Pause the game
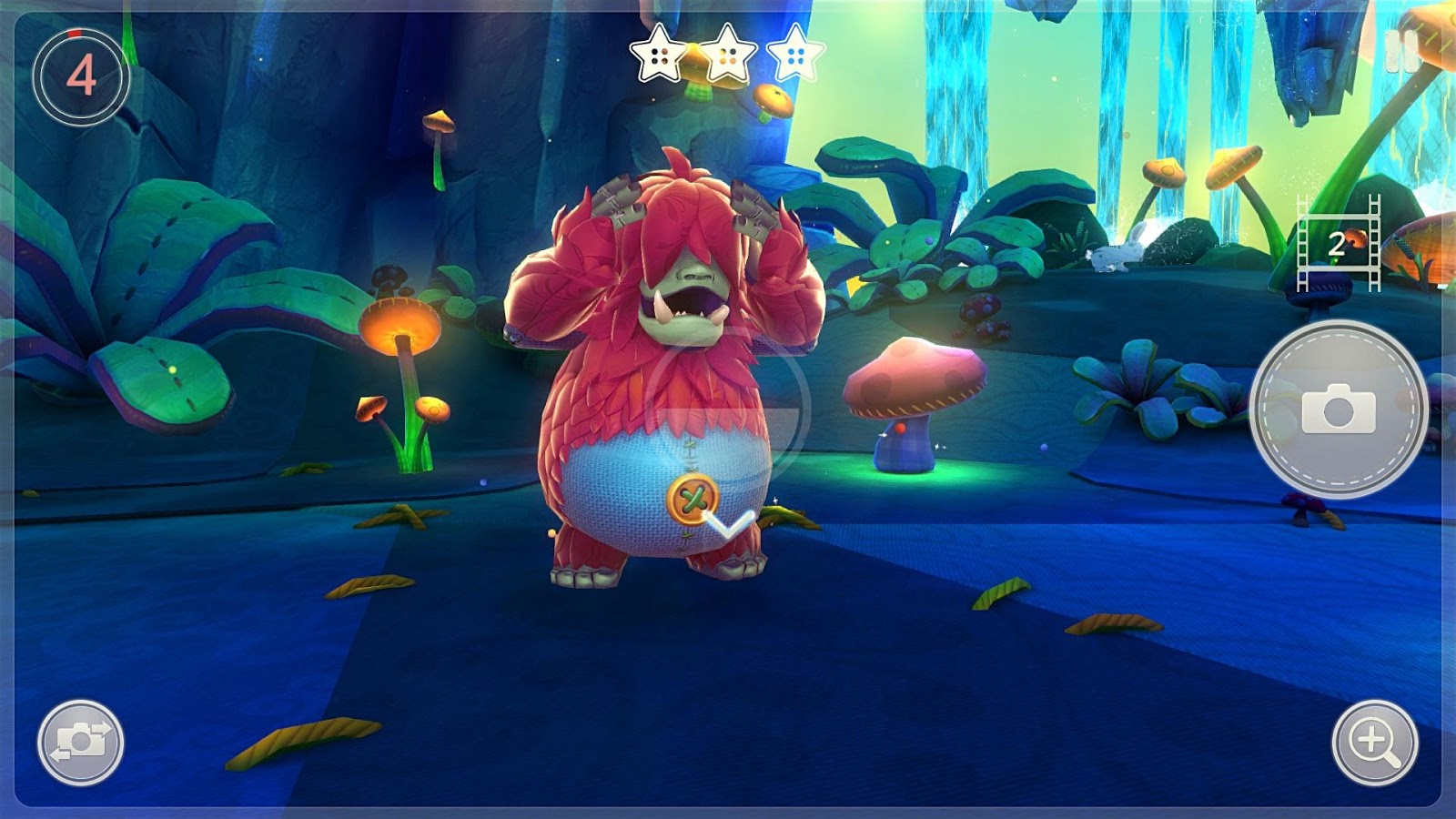Image resolution: width=1456 pixels, height=819 pixels. [1401, 52]
